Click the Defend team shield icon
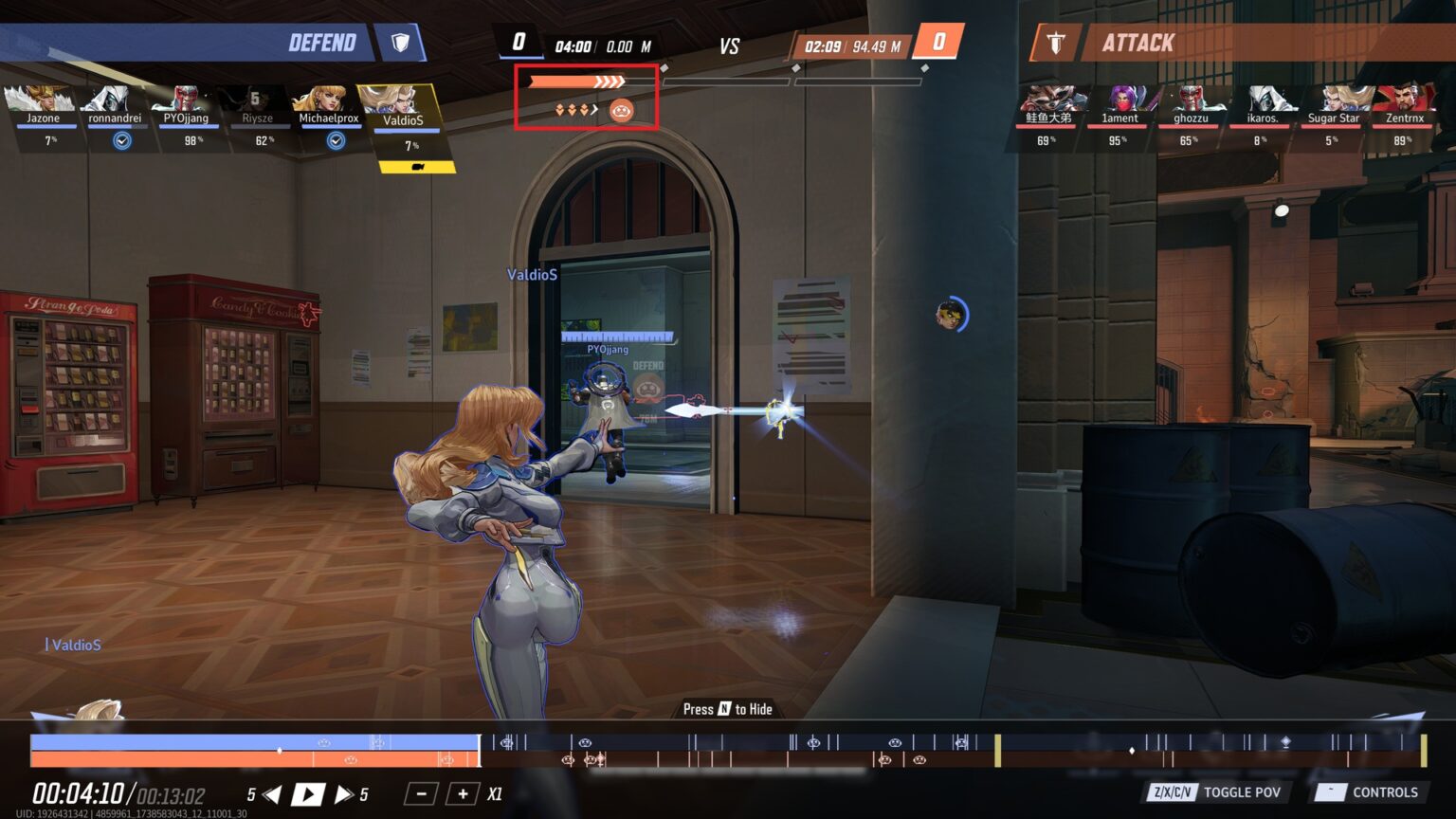The image size is (1456, 819). [x=402, y=44]
